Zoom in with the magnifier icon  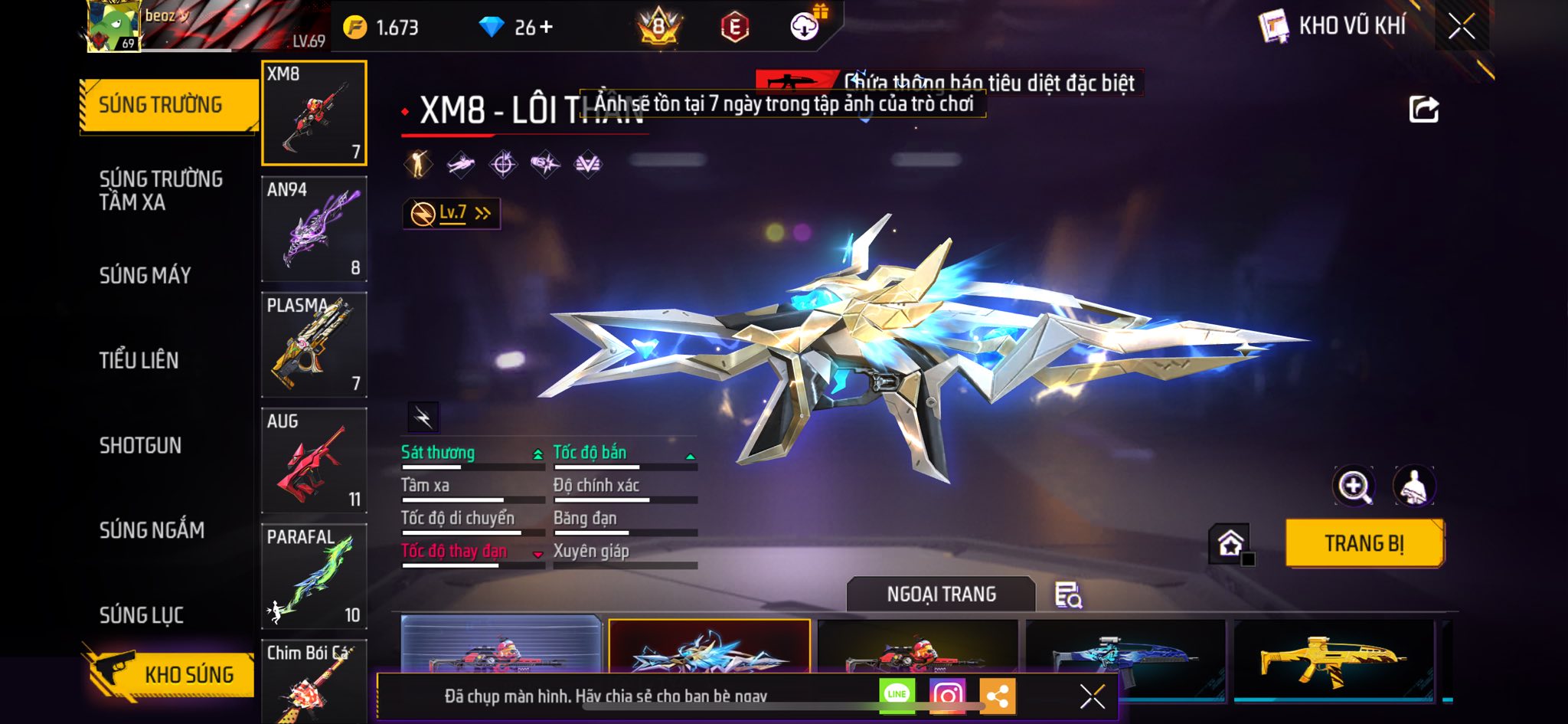(1354, 486)
